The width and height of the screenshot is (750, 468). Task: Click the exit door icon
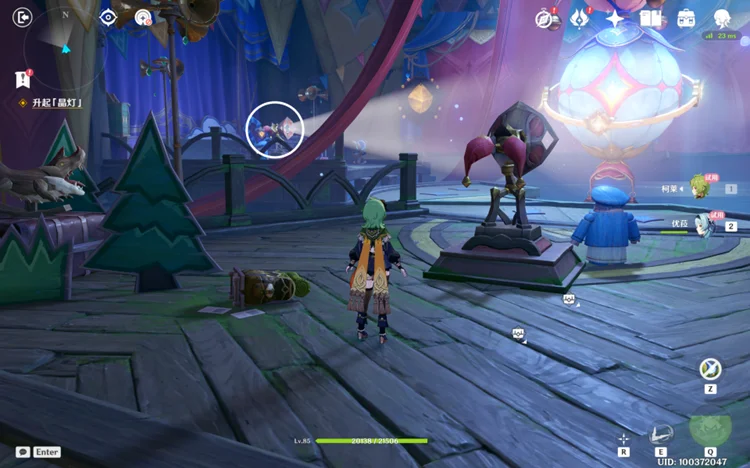click(x=22, y=17)
